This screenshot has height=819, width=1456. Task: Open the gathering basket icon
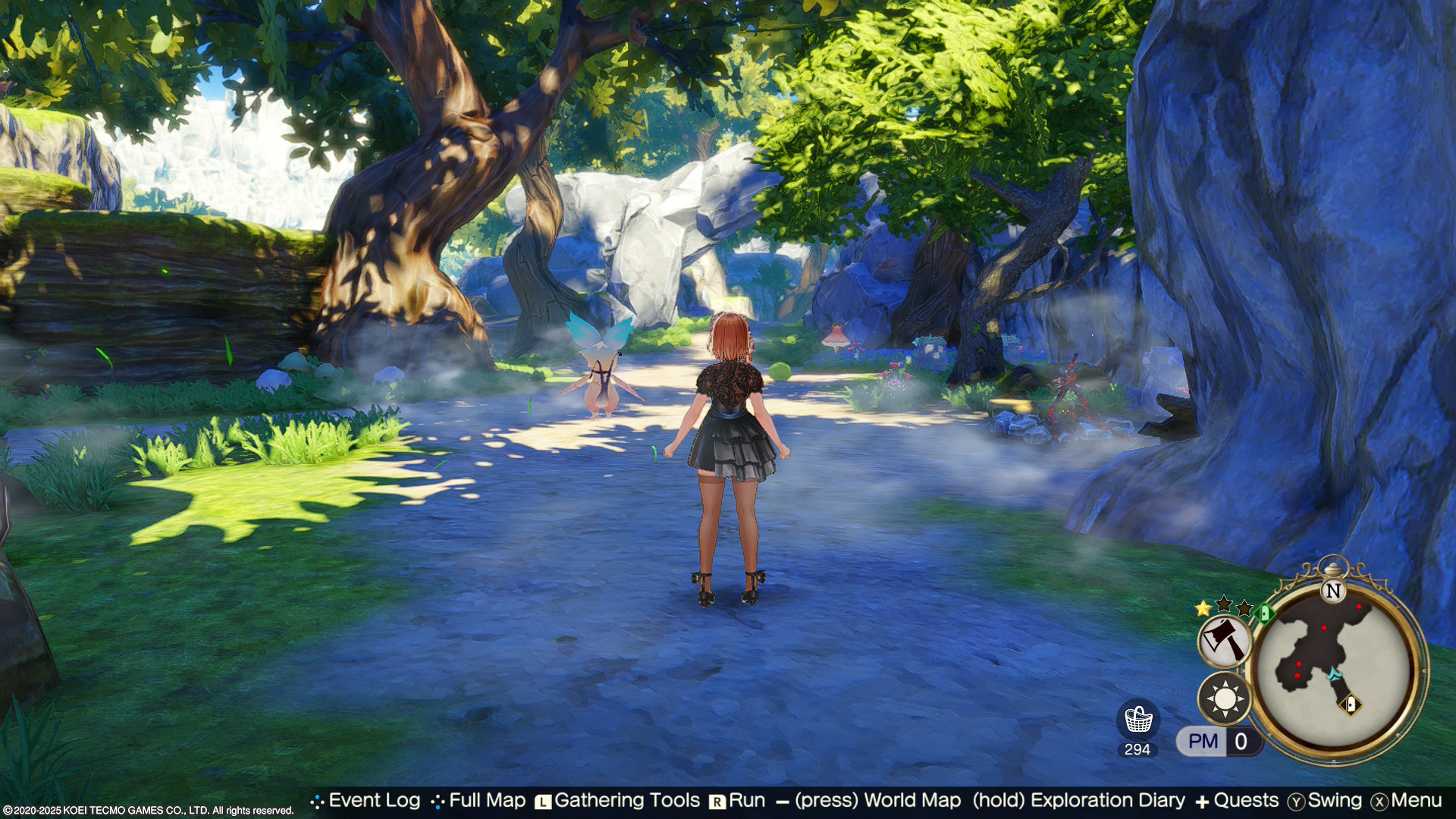tap(1137, 720)
